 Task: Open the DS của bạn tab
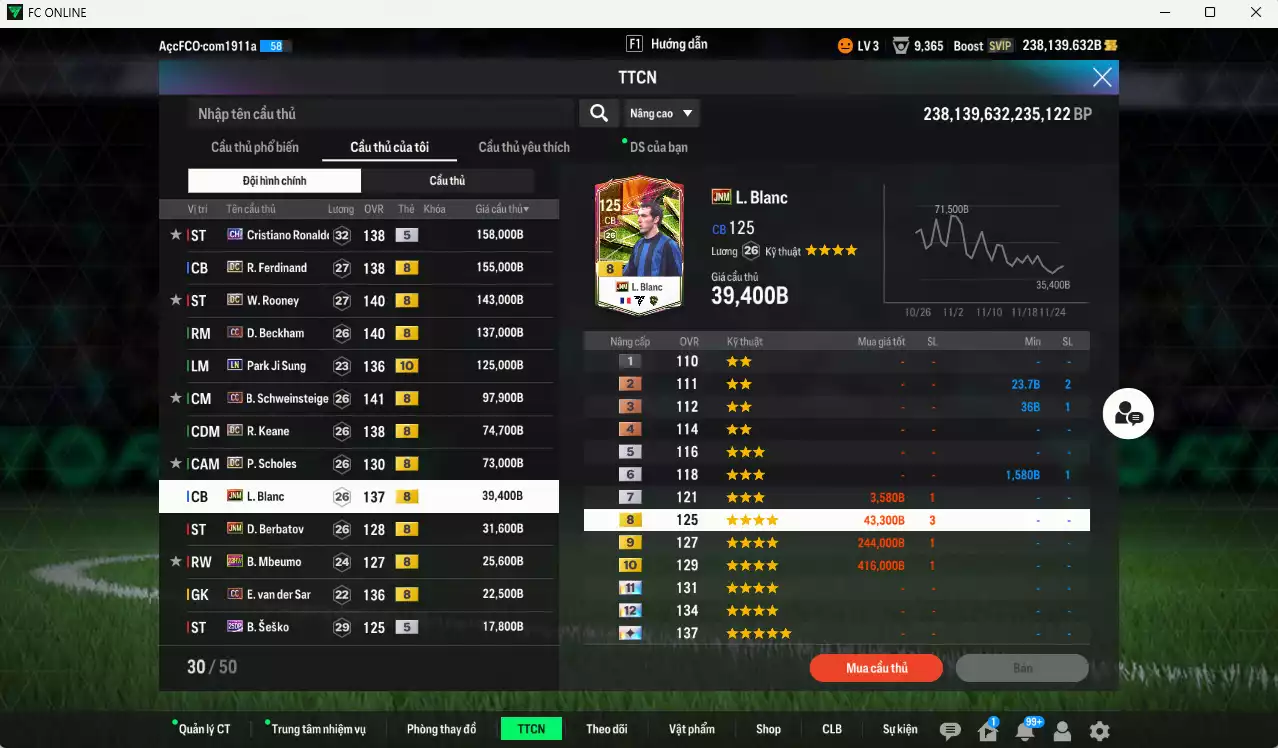click(x=658, y=147)
